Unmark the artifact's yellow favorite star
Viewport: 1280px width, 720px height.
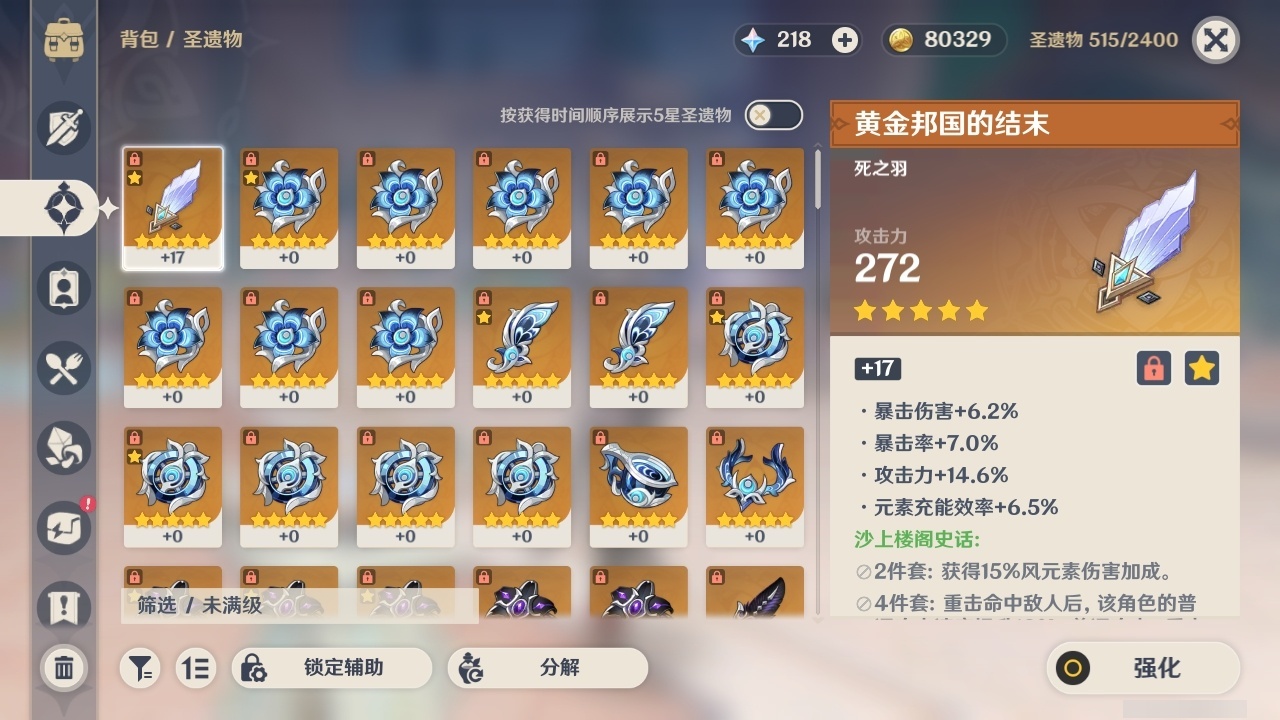1202,368
